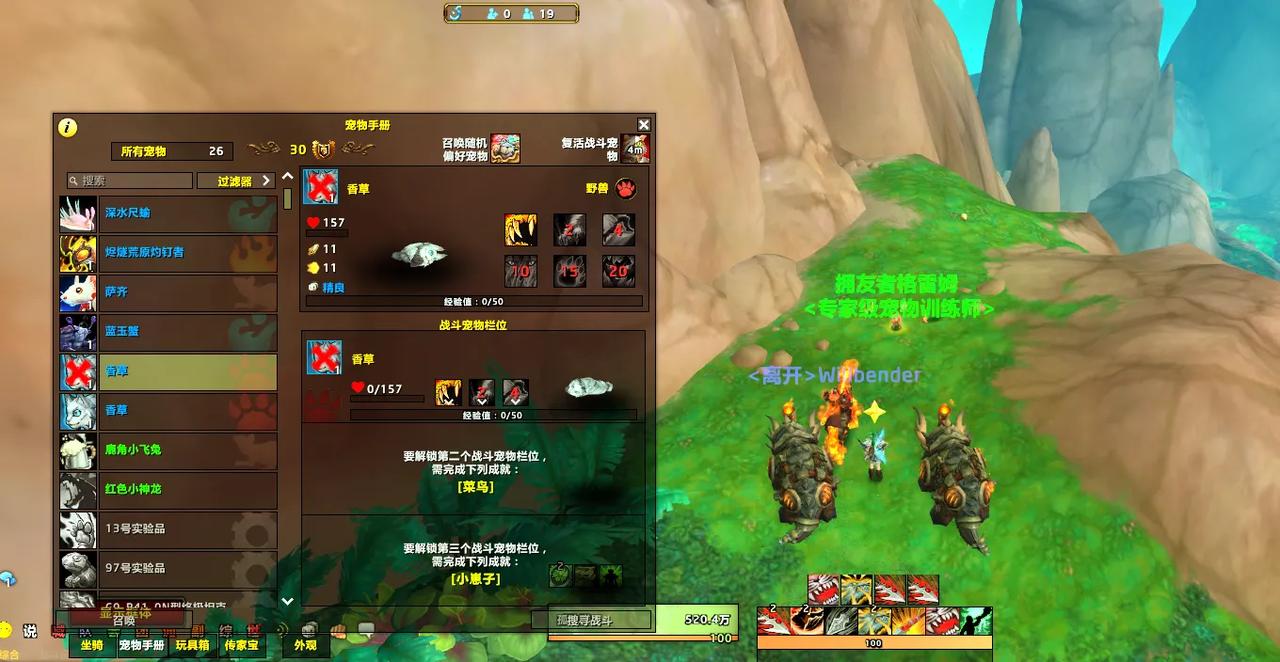
Task: Summon random favorite pet via 召唤随机偏好宠物 icon
Action: point(505,149)
